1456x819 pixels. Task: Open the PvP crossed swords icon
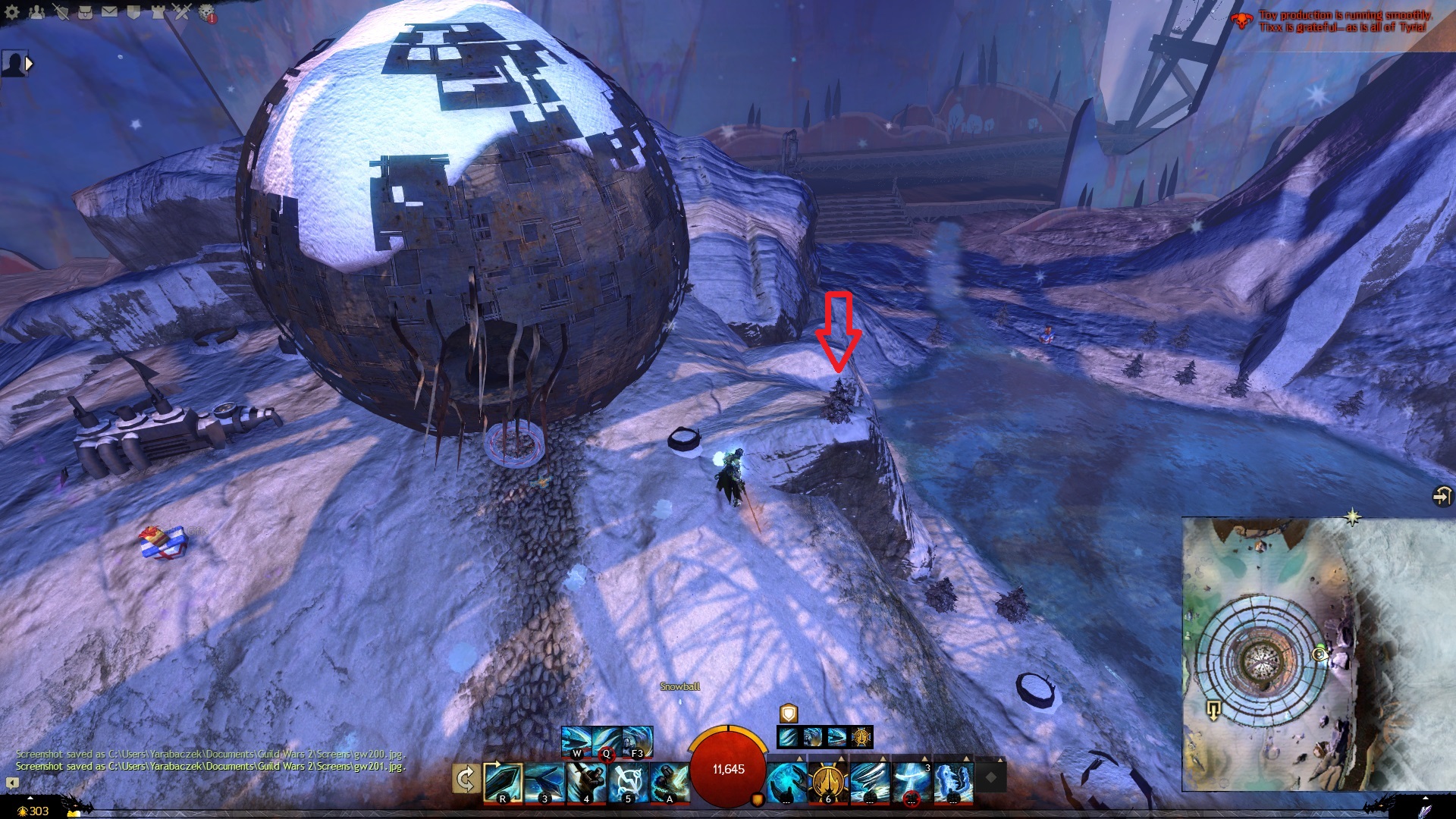pos(182,11)
